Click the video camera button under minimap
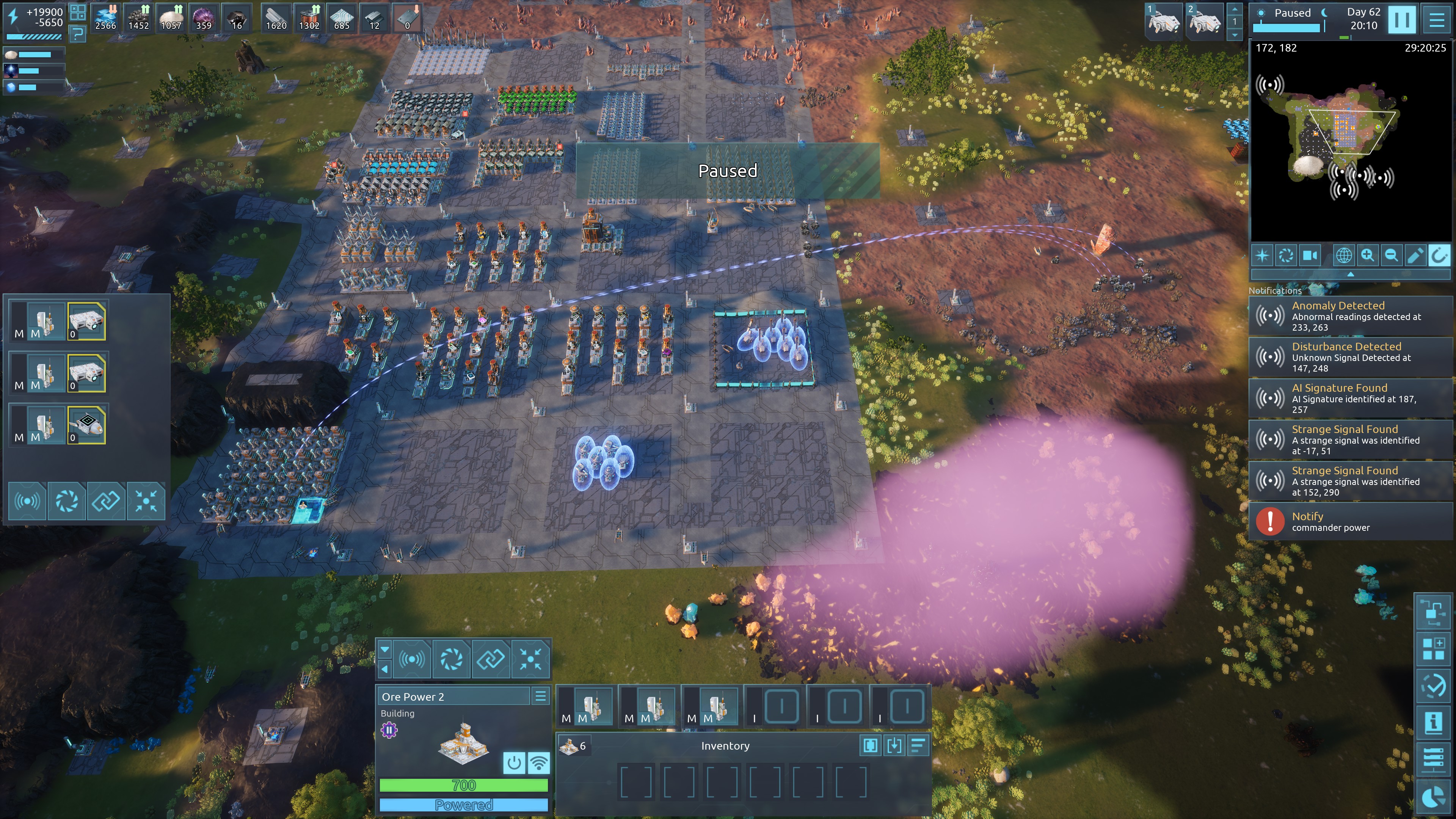This screenshot has height=819, width=1456. point(1310,256)
